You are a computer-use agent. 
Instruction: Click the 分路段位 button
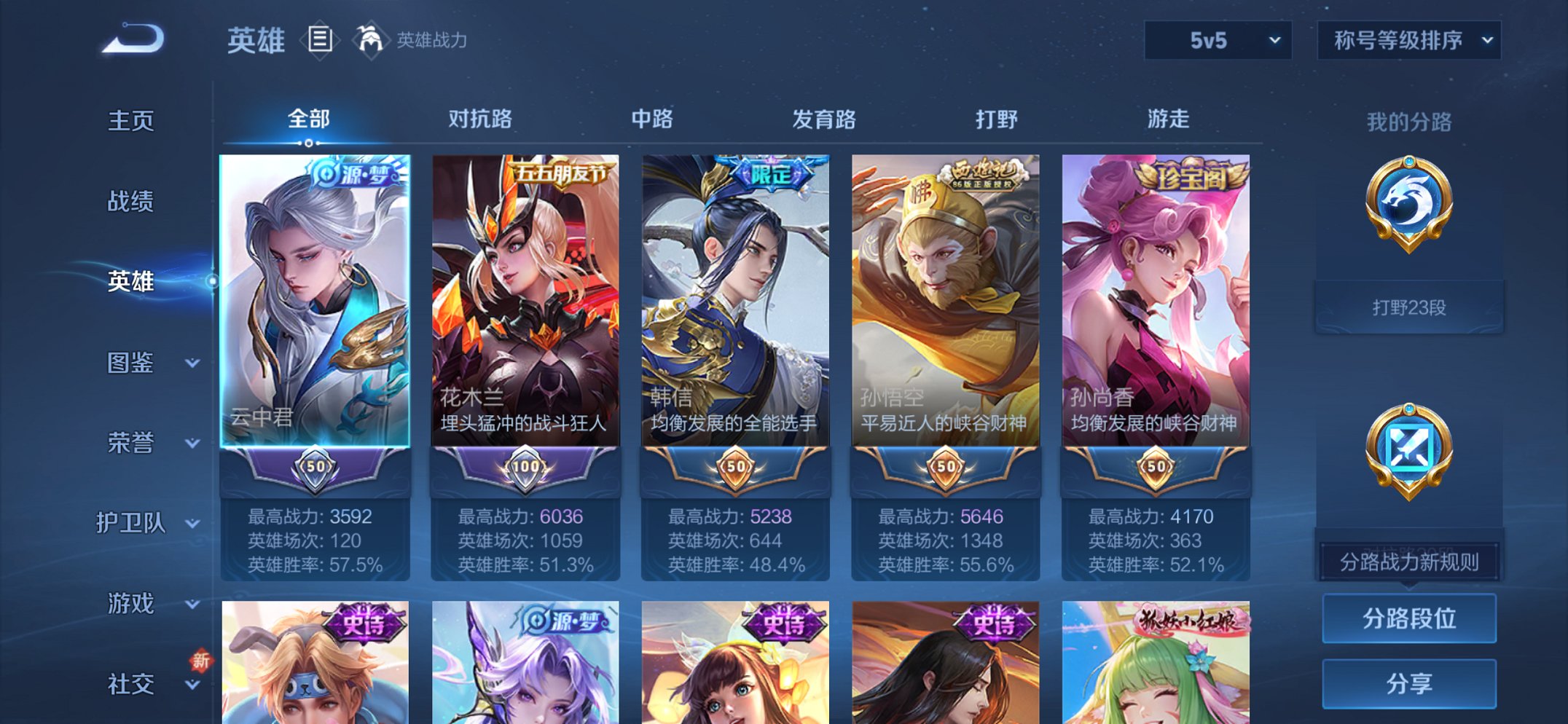click(1409, 618)
